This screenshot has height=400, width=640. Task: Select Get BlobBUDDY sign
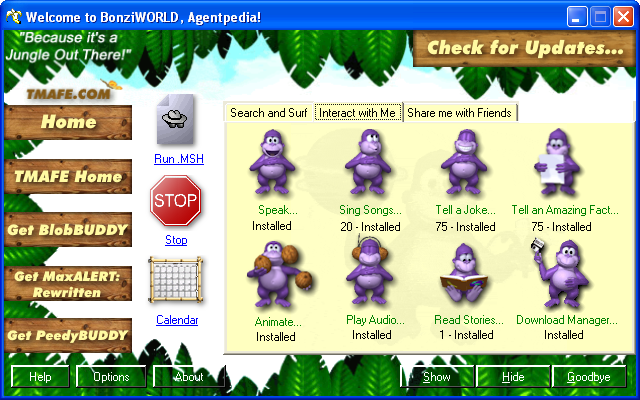coord(68,229)
